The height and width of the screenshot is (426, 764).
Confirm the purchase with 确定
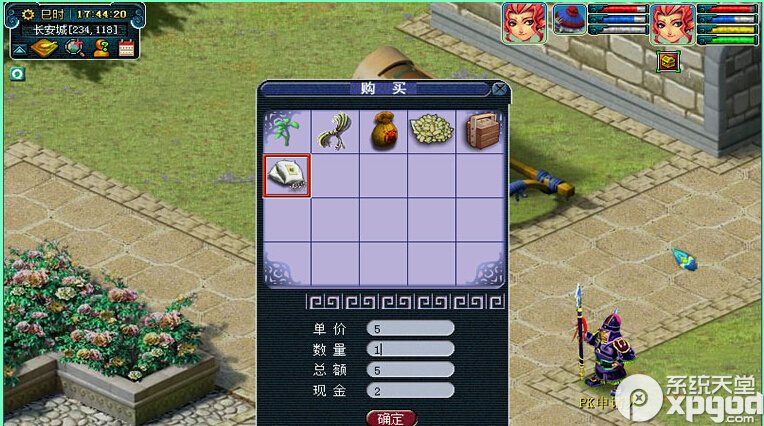(391, 418)
